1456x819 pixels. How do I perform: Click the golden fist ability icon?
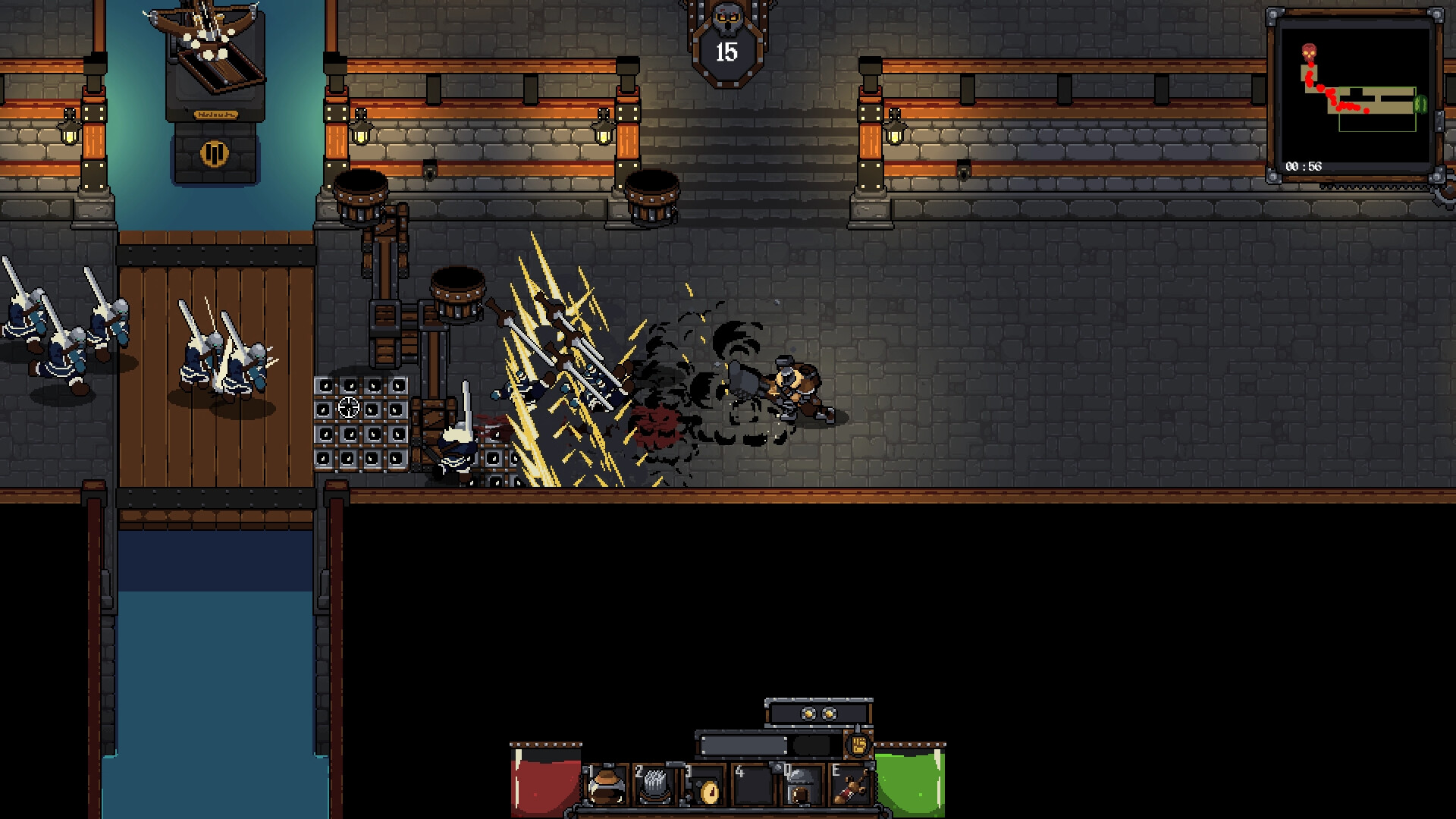[858, 744]
